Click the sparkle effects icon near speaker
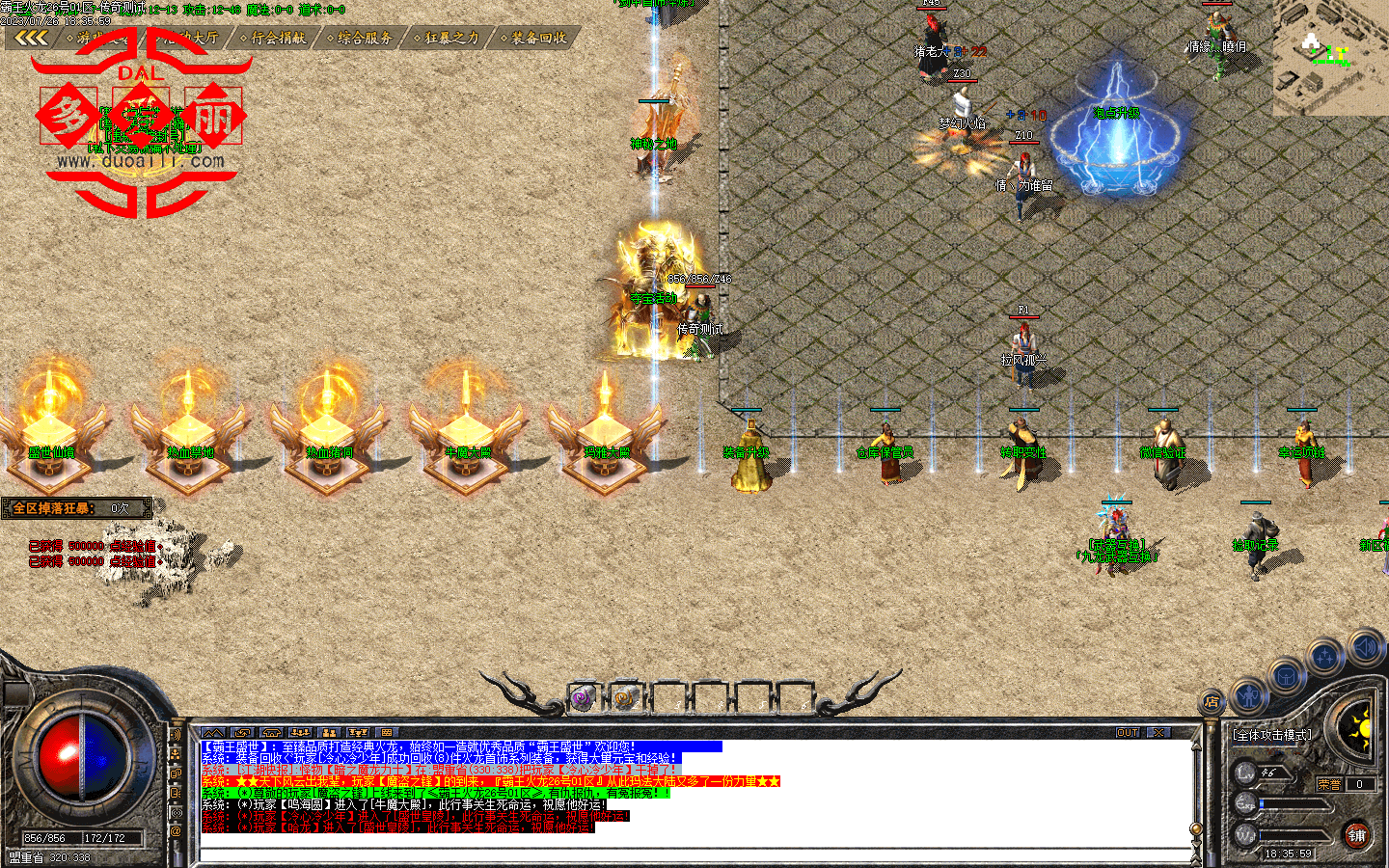Image resolution: width=1389 pixels, height=868 pixels. (1325, 658)
